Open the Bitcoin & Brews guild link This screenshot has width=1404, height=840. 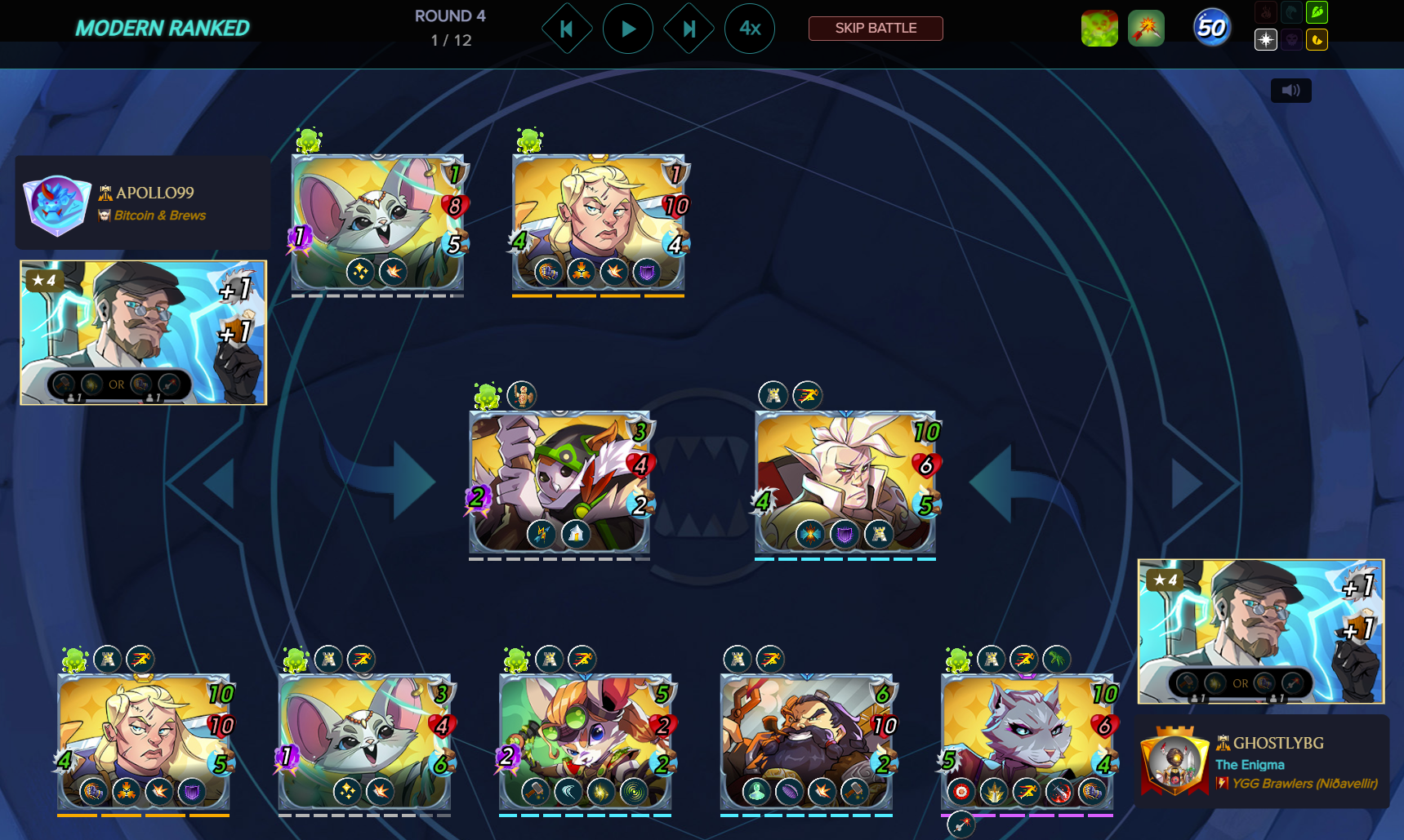coord(160,216)
